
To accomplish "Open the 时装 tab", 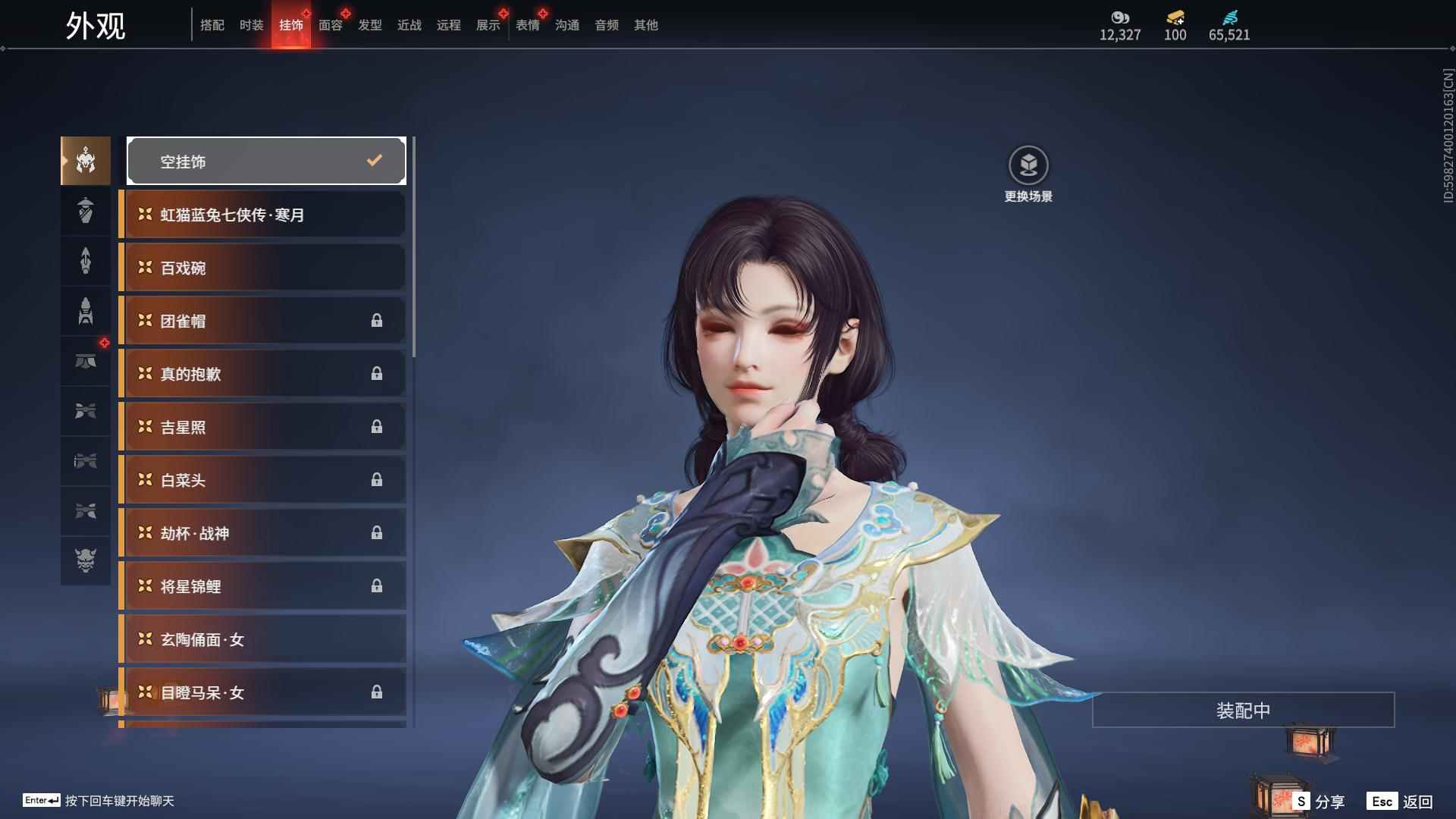I will point(252,25).
